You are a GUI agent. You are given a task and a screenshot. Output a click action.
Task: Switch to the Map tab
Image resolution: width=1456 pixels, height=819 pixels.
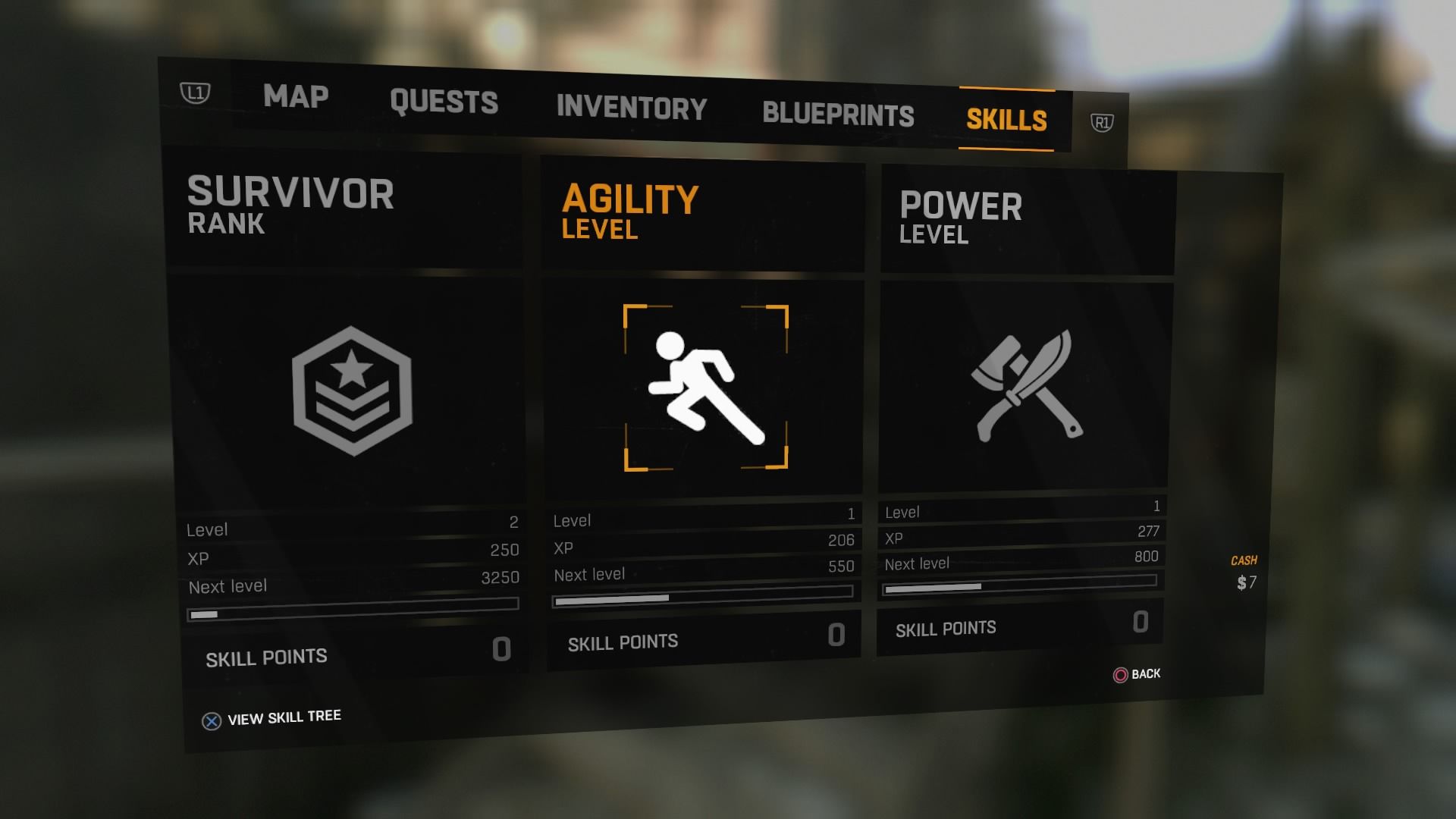pos(296,96)
